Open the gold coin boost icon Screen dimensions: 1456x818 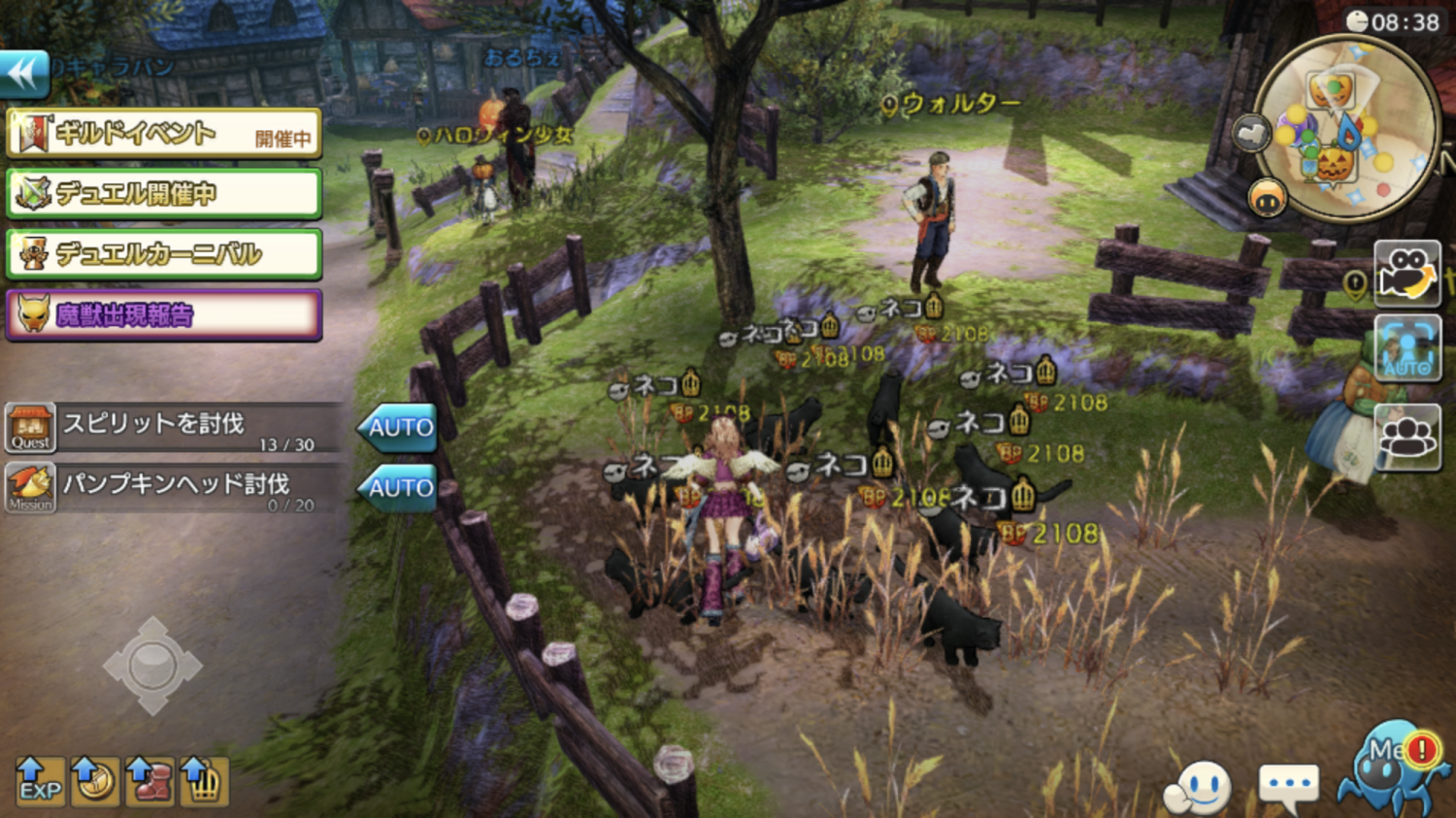95,781
